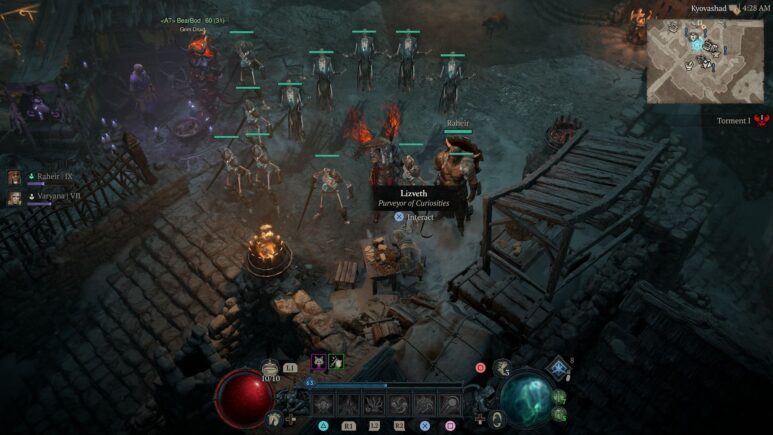Activate the skill above the R1 glyph

(348, 405)
